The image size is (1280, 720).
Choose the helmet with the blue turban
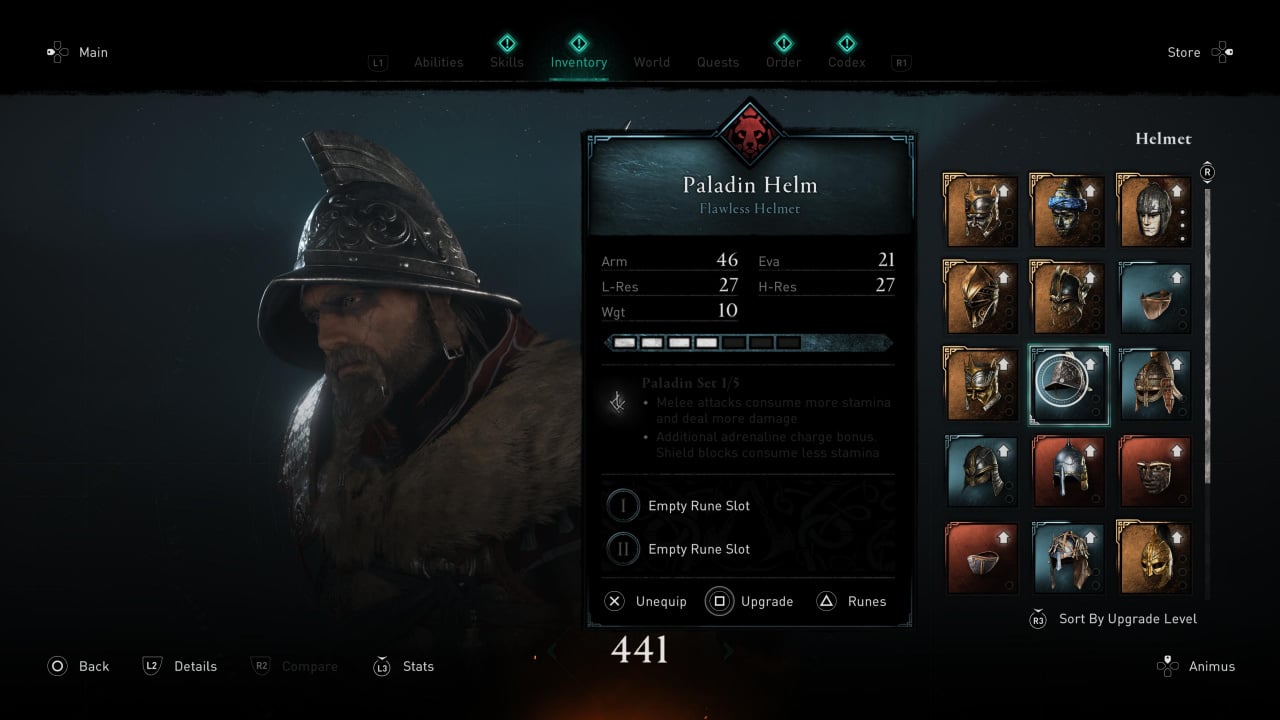click(1068, 212)
